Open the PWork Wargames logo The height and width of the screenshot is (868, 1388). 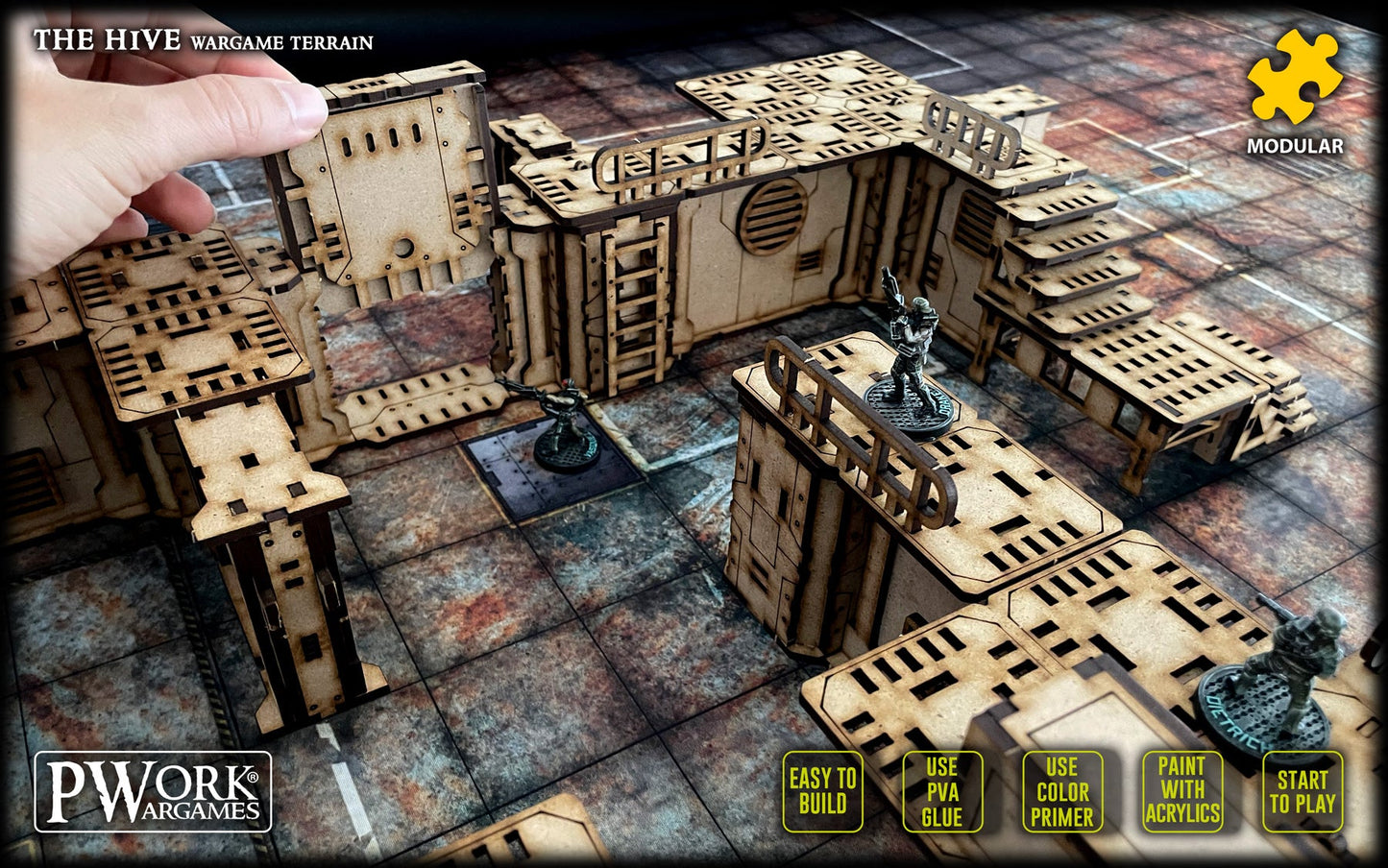tap(153, 791)
